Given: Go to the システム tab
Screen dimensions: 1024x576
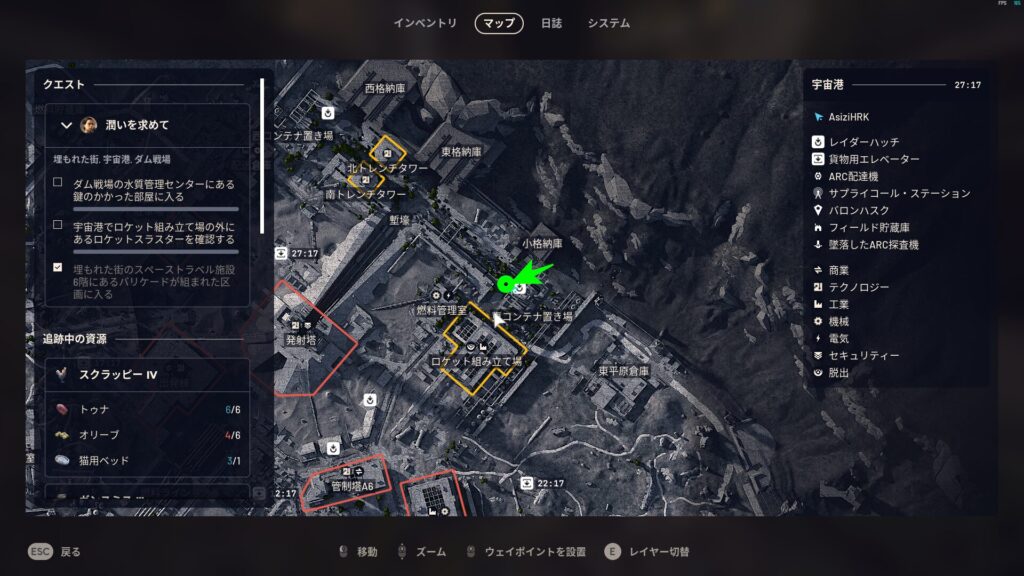Looking at the screenshot, I should (609, 23).
